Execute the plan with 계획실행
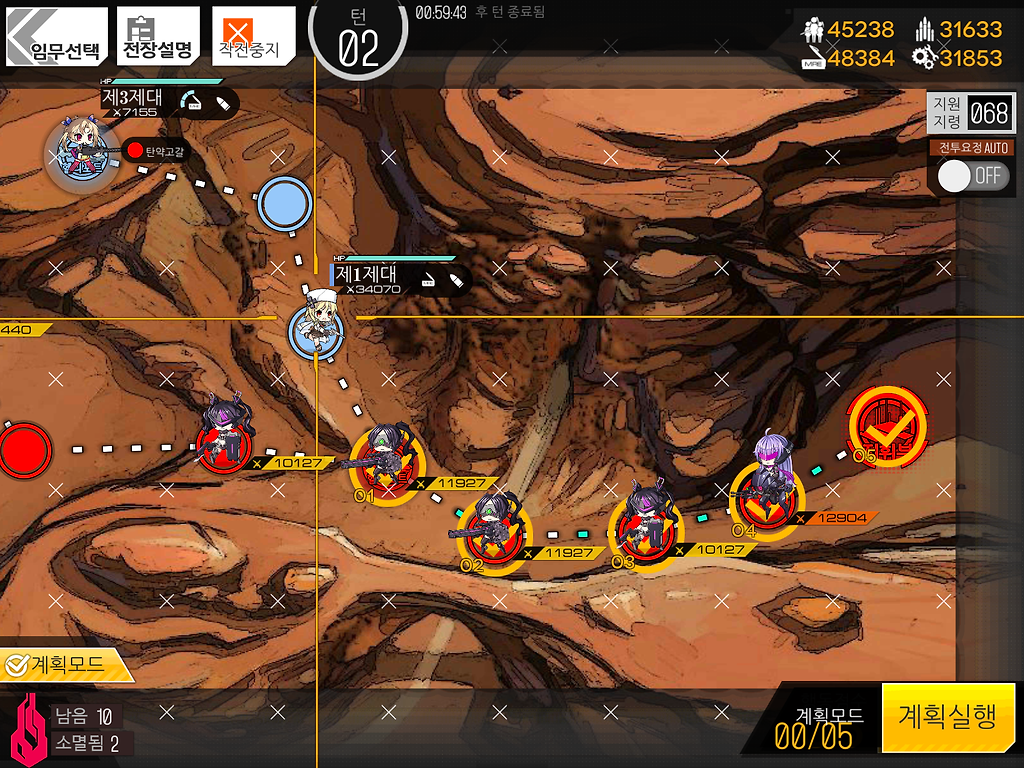Viewport: 1024px width, 768px height. [947, 717]
